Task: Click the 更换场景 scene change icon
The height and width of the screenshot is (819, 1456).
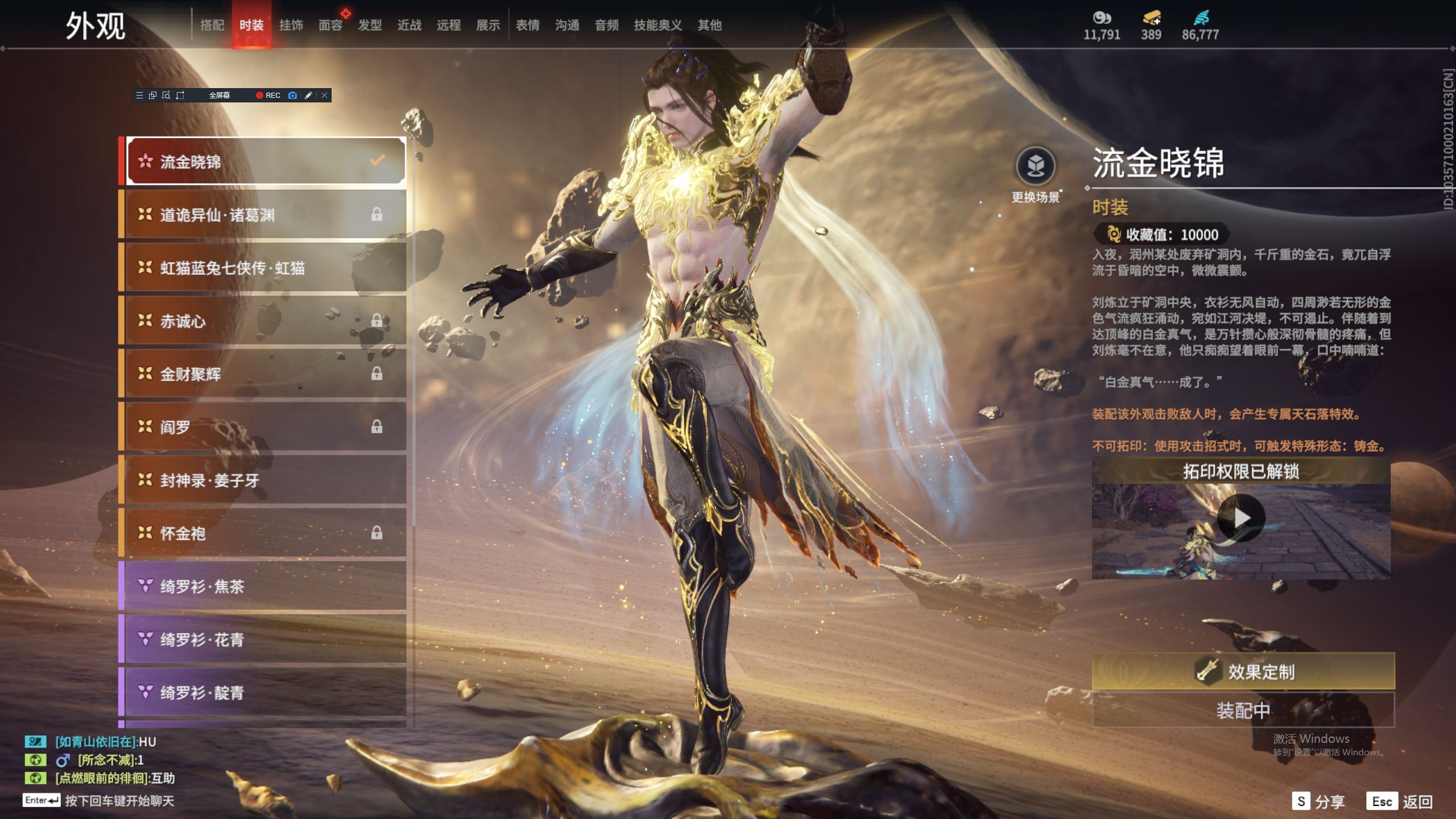Action: click(x=1035, y=166)
